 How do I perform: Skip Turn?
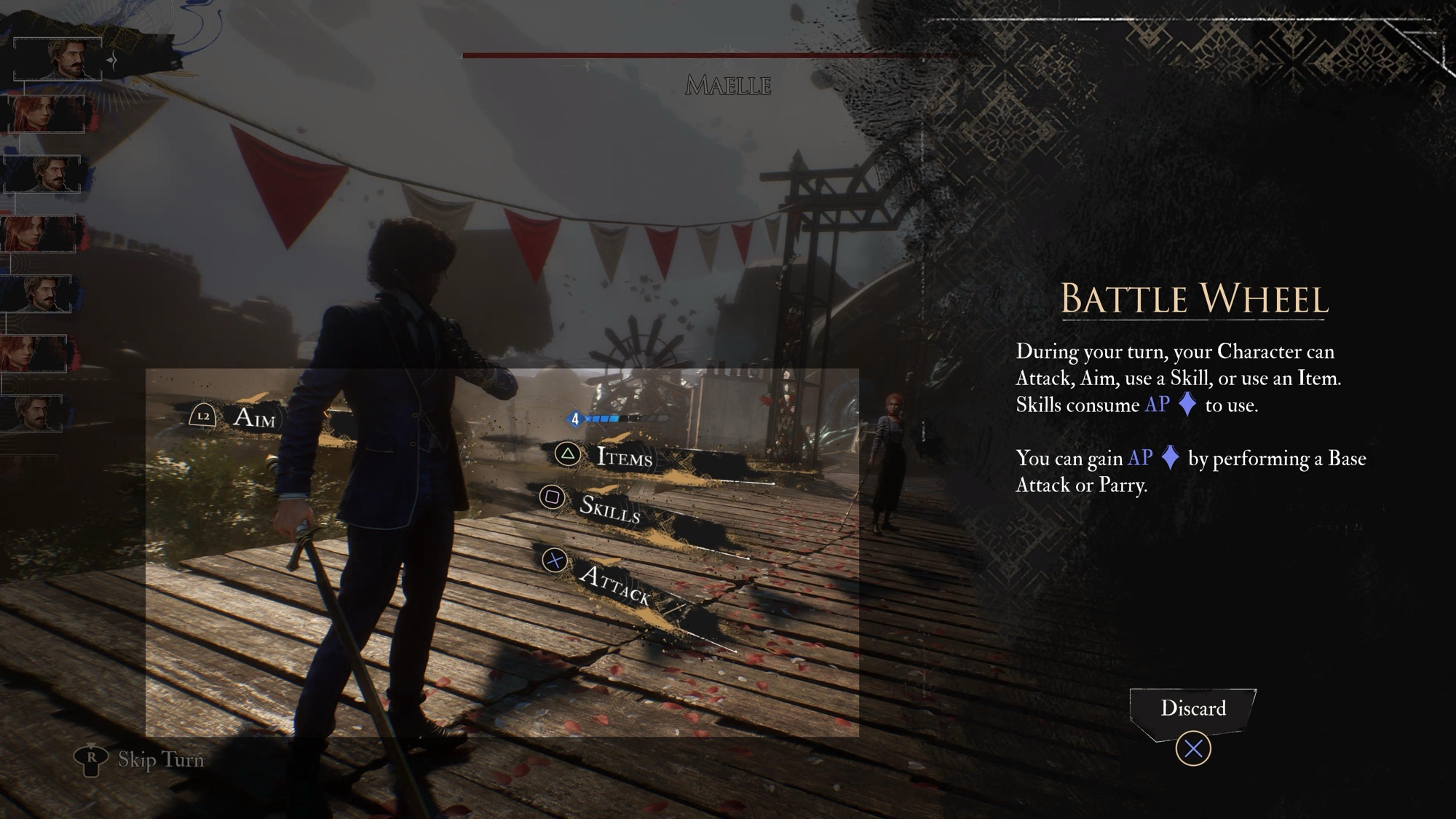(x=160, y=760)
